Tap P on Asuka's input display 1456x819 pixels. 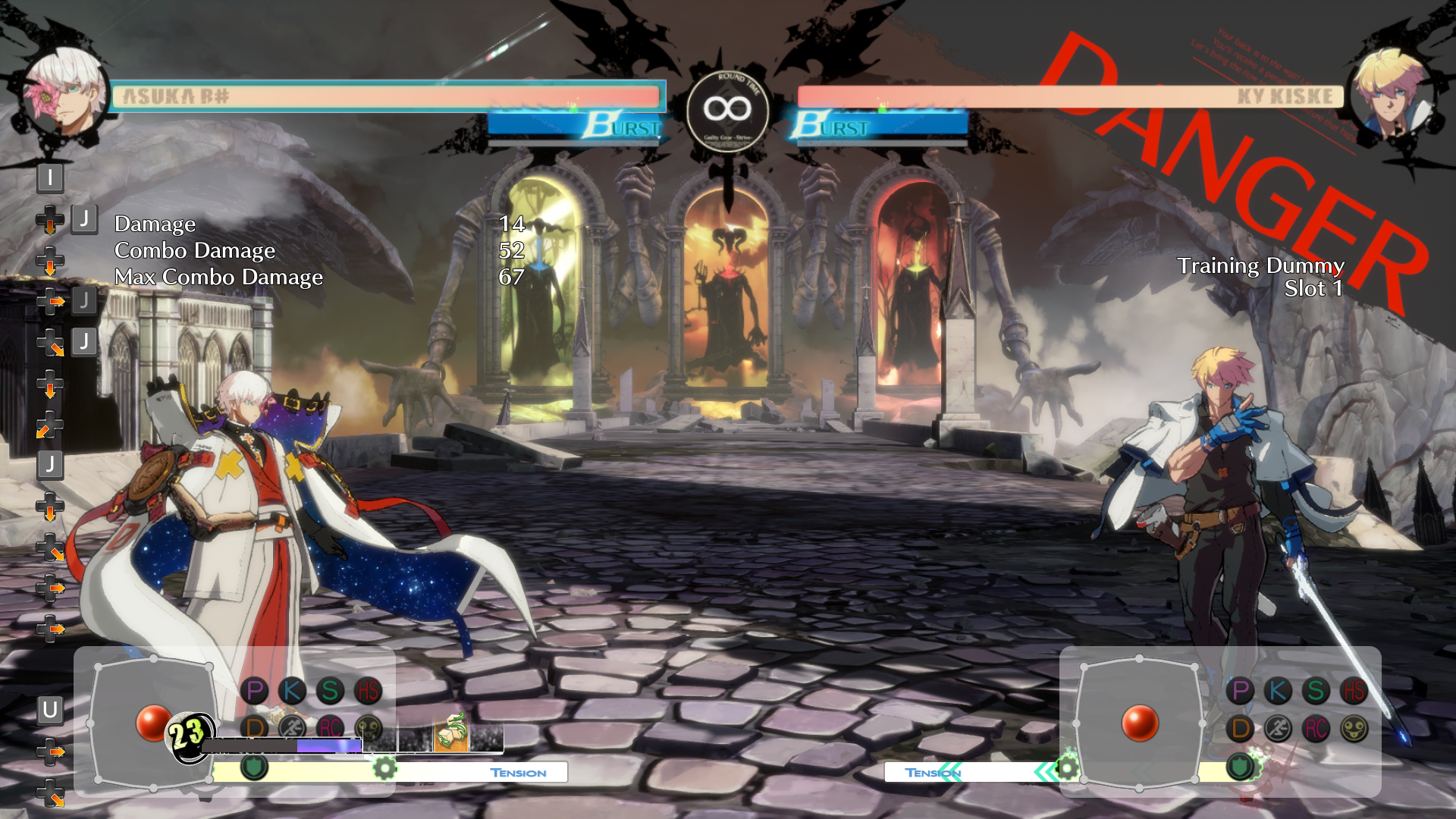pyautogui.click(x=255, y=691)
